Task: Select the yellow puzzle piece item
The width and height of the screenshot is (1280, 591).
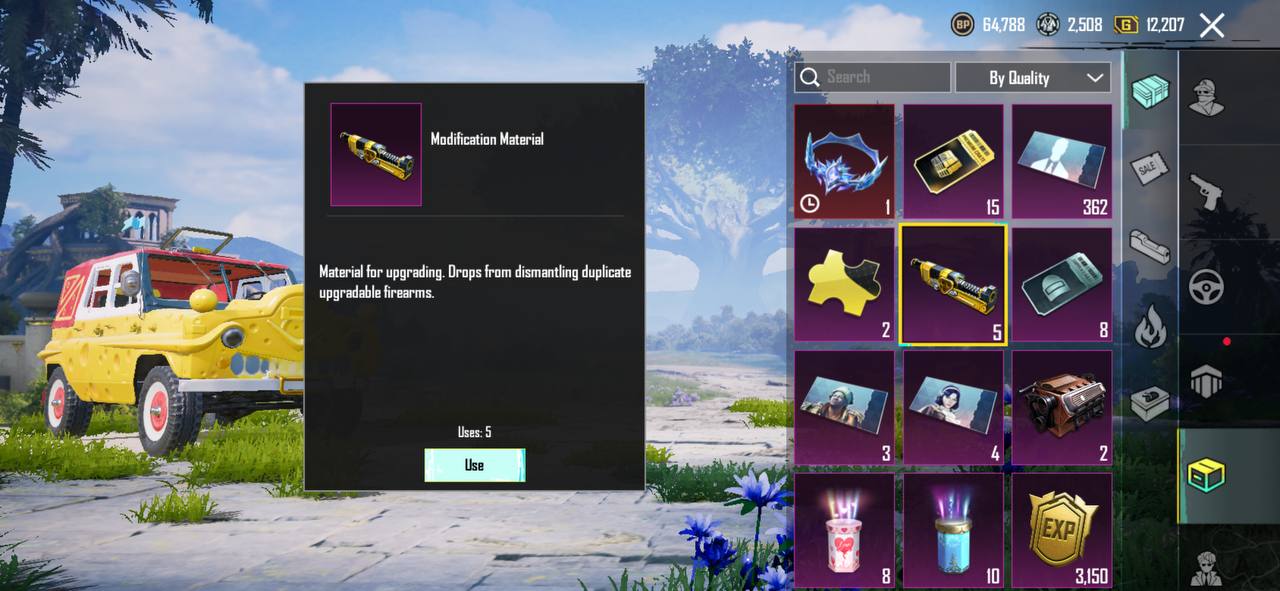Action: click(x=845, y=285)
